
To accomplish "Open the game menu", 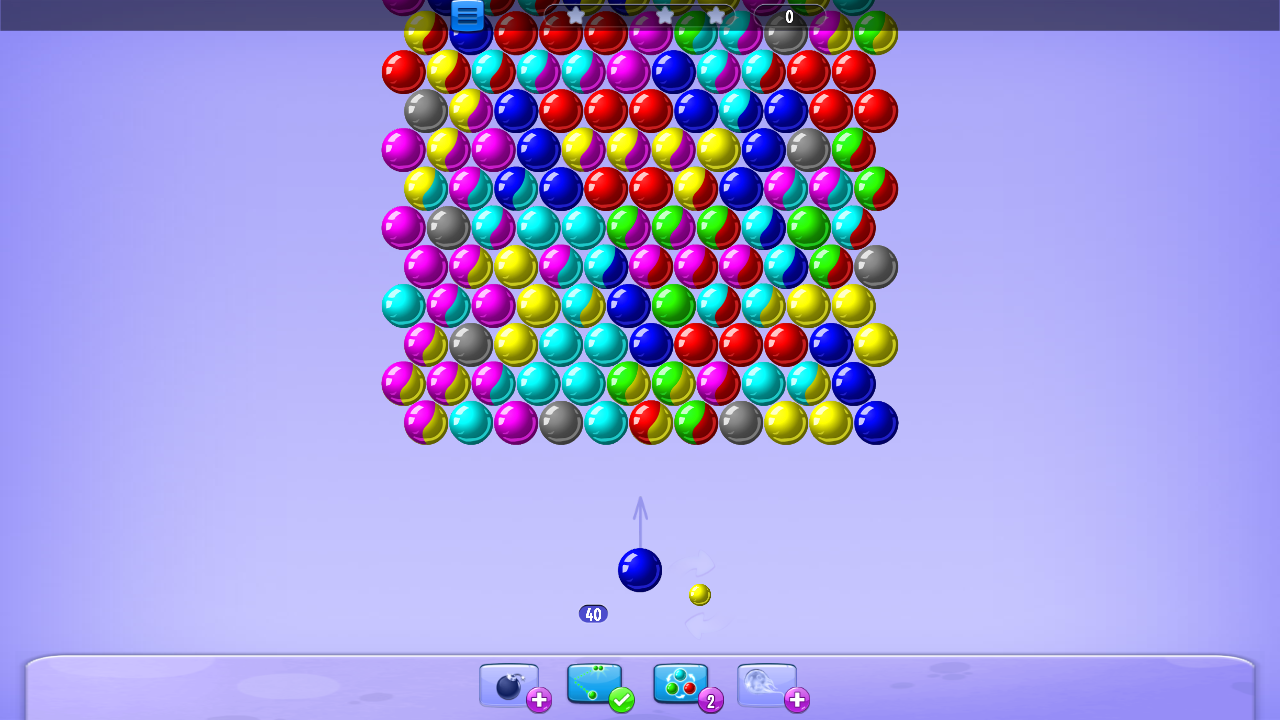I will [466, 15].
